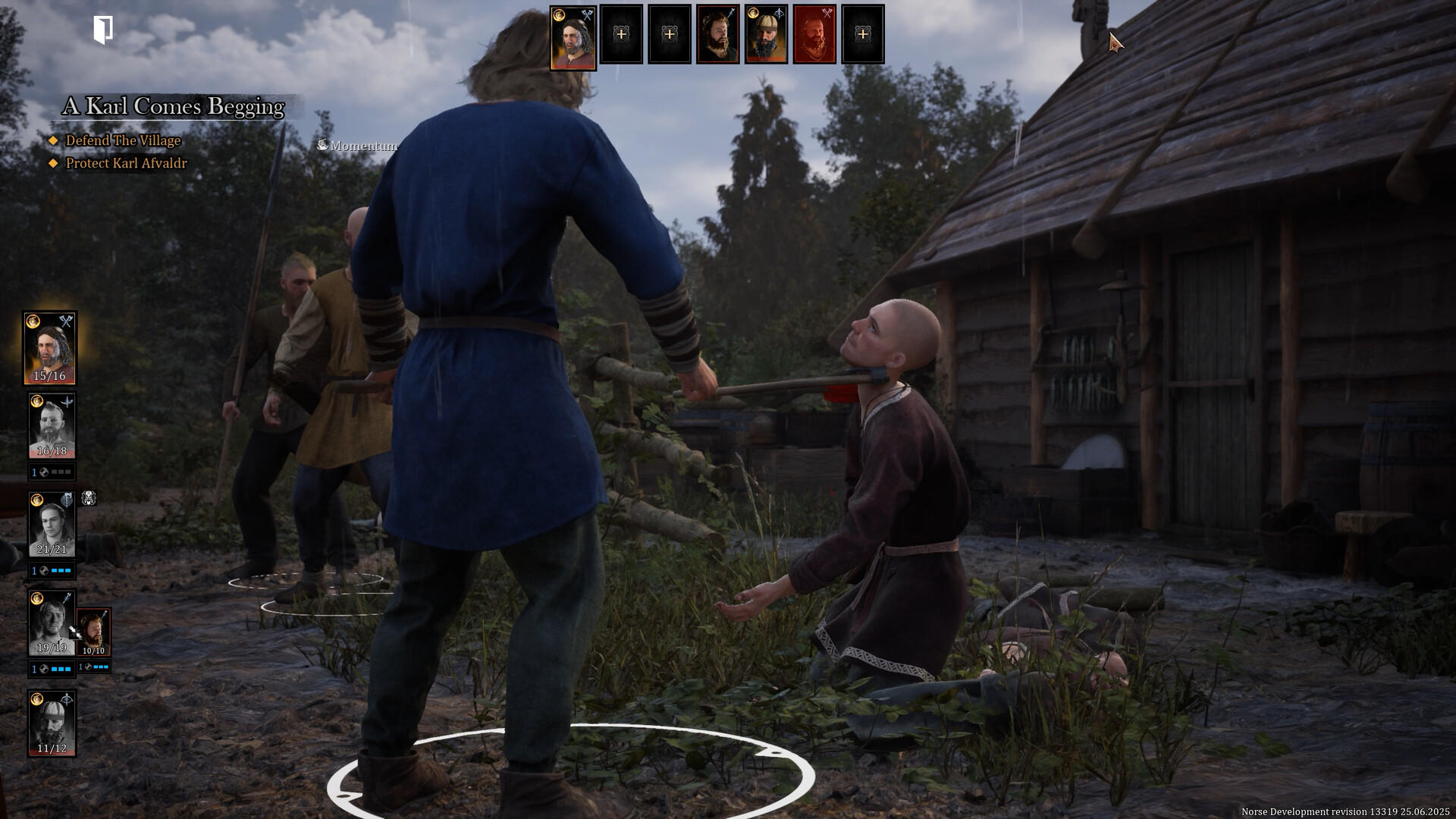
Task: Click the plus button on the second empty slot
Action: point(670,35)
